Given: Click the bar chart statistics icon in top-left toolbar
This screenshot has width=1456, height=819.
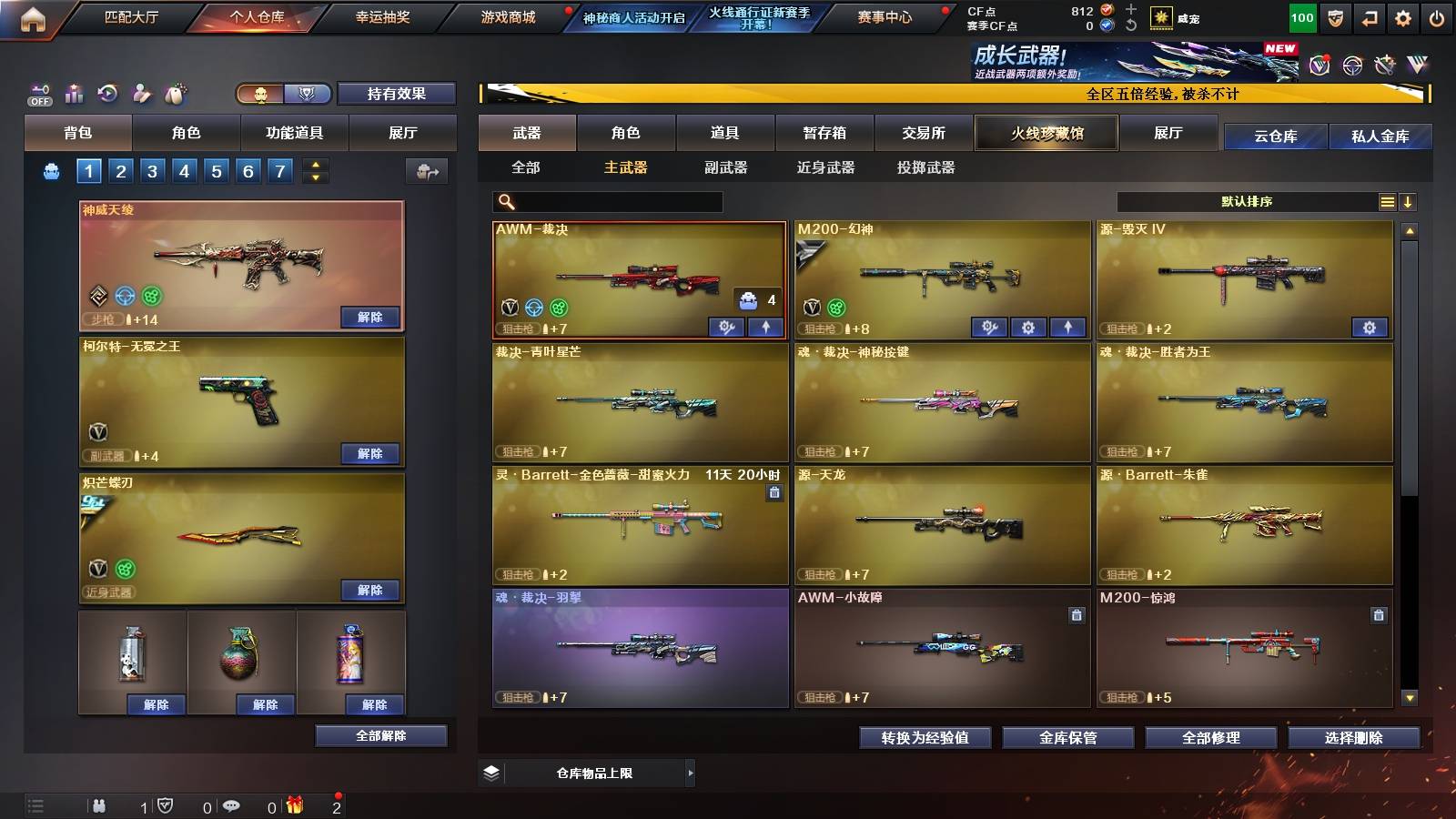Looking at the screenshot, I should pyautogui.click(x=73, y=93).
